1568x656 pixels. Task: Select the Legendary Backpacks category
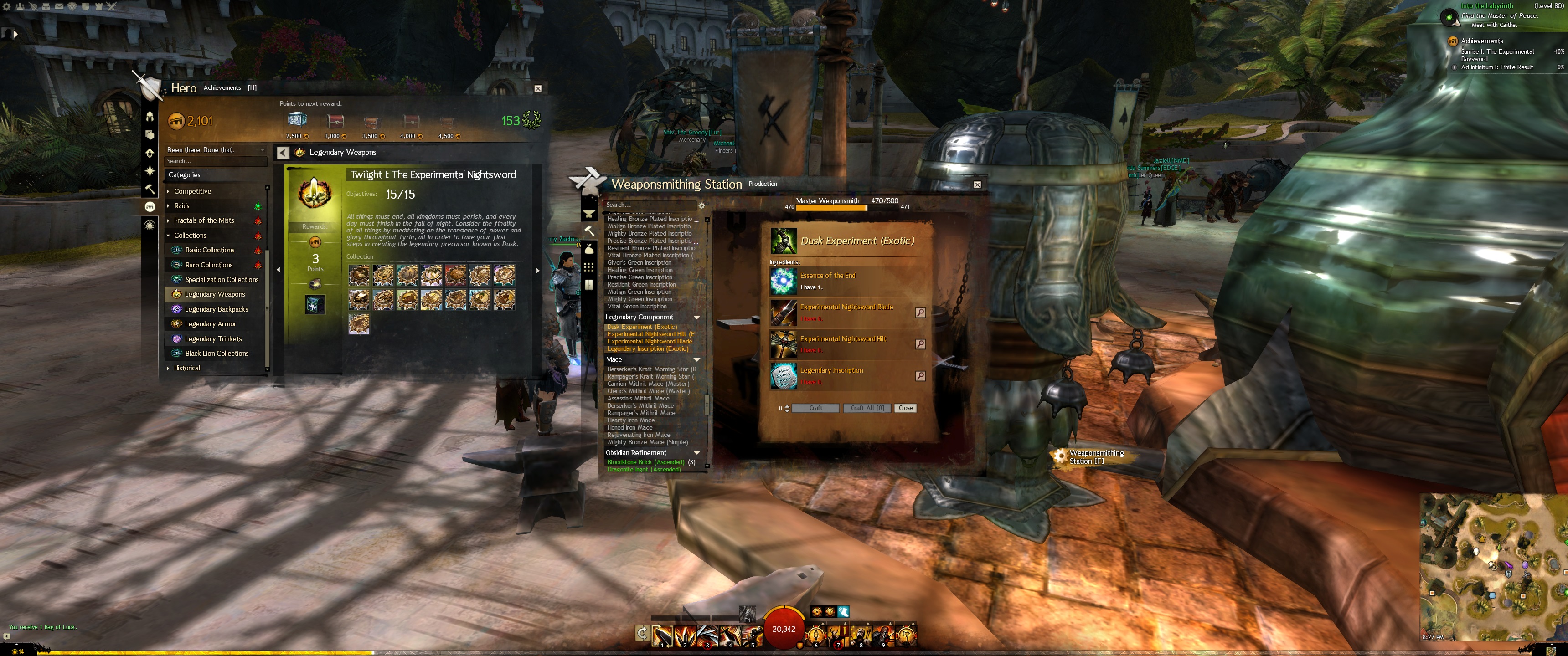(216, 309)
